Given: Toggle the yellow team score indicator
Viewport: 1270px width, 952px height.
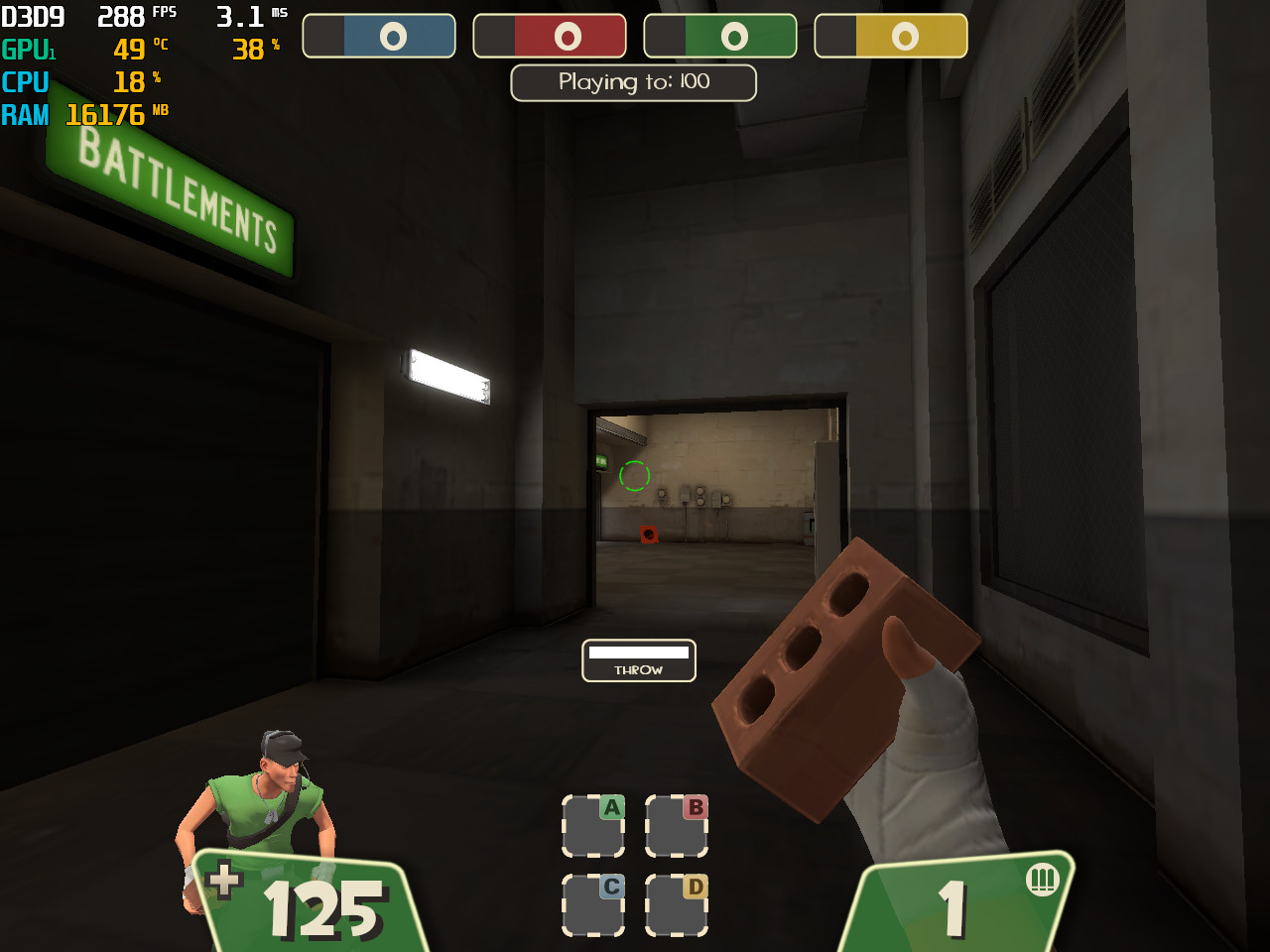Looking at the screenshot, I should coord(903,35).
